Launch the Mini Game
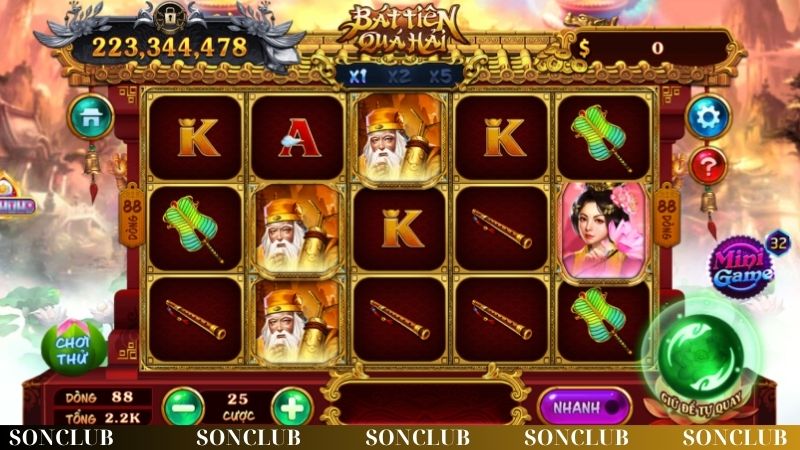800x450 pixels. click(x=742, y=265)
